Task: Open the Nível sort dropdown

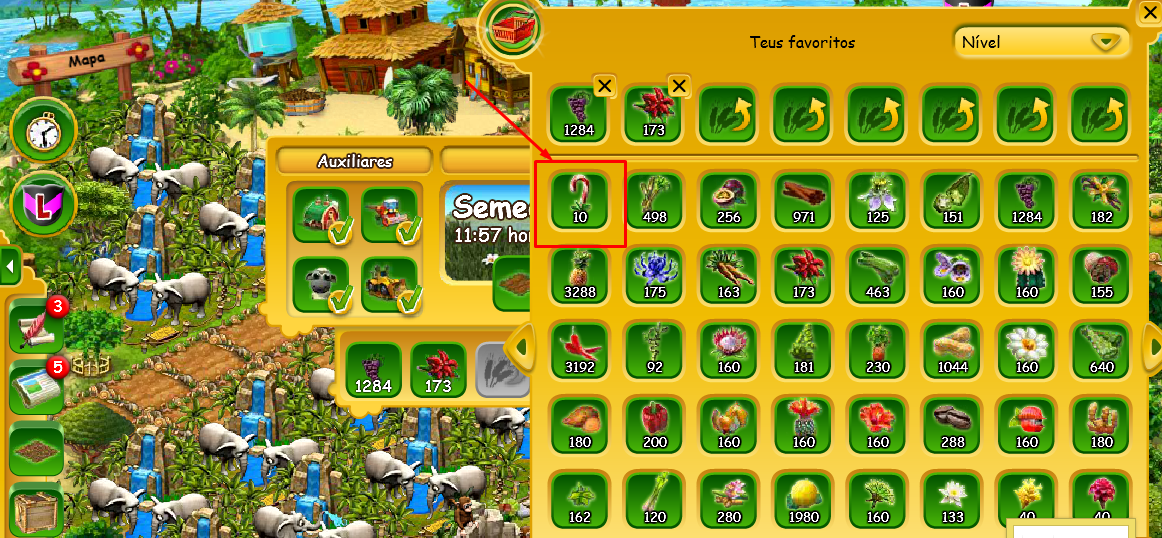Action: 1041,43
